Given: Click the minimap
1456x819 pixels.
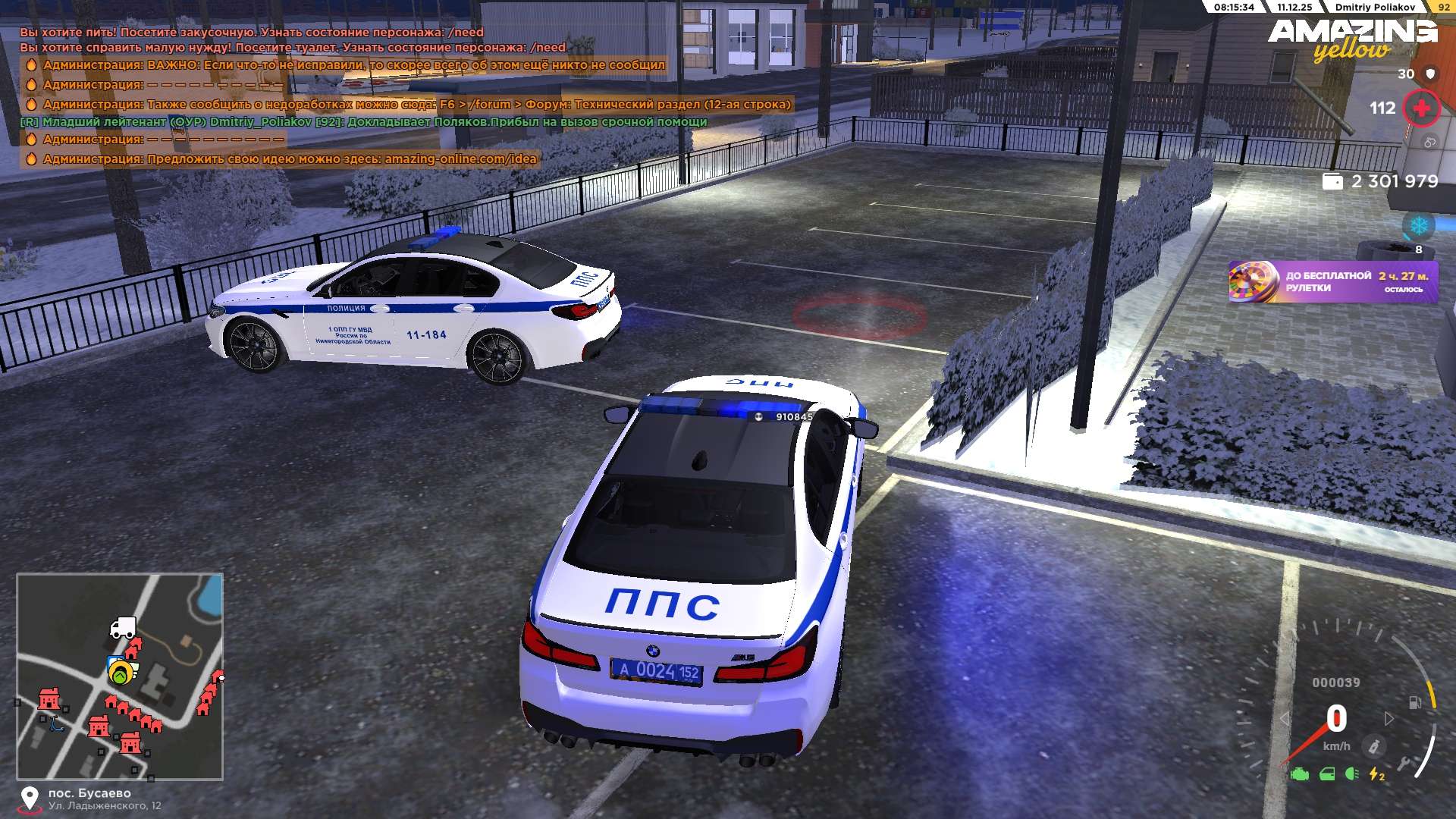Looking at the screenshot, I should tap(120, 676).
